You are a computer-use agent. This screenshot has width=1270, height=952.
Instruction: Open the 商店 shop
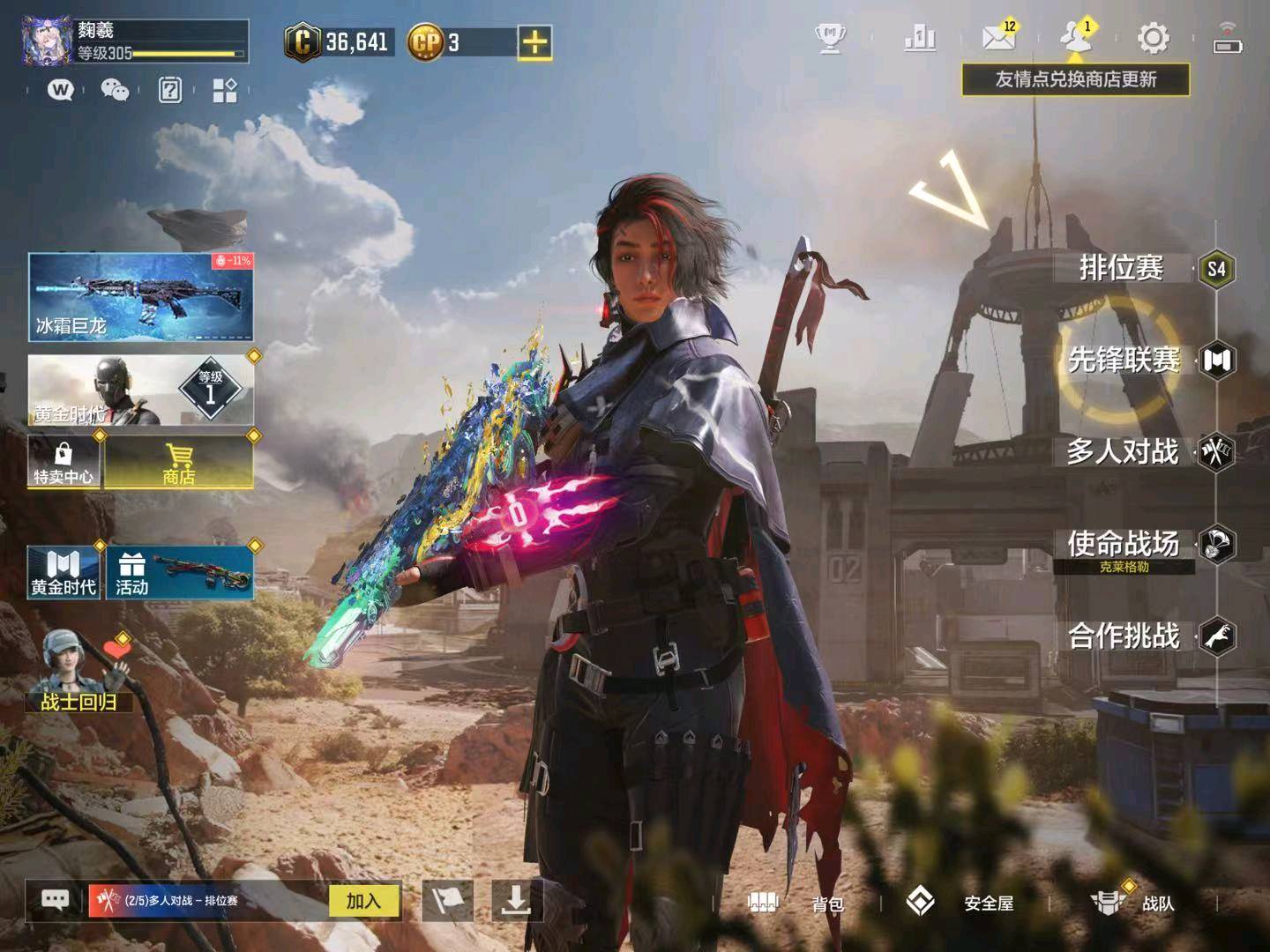(x=179, y=463)
